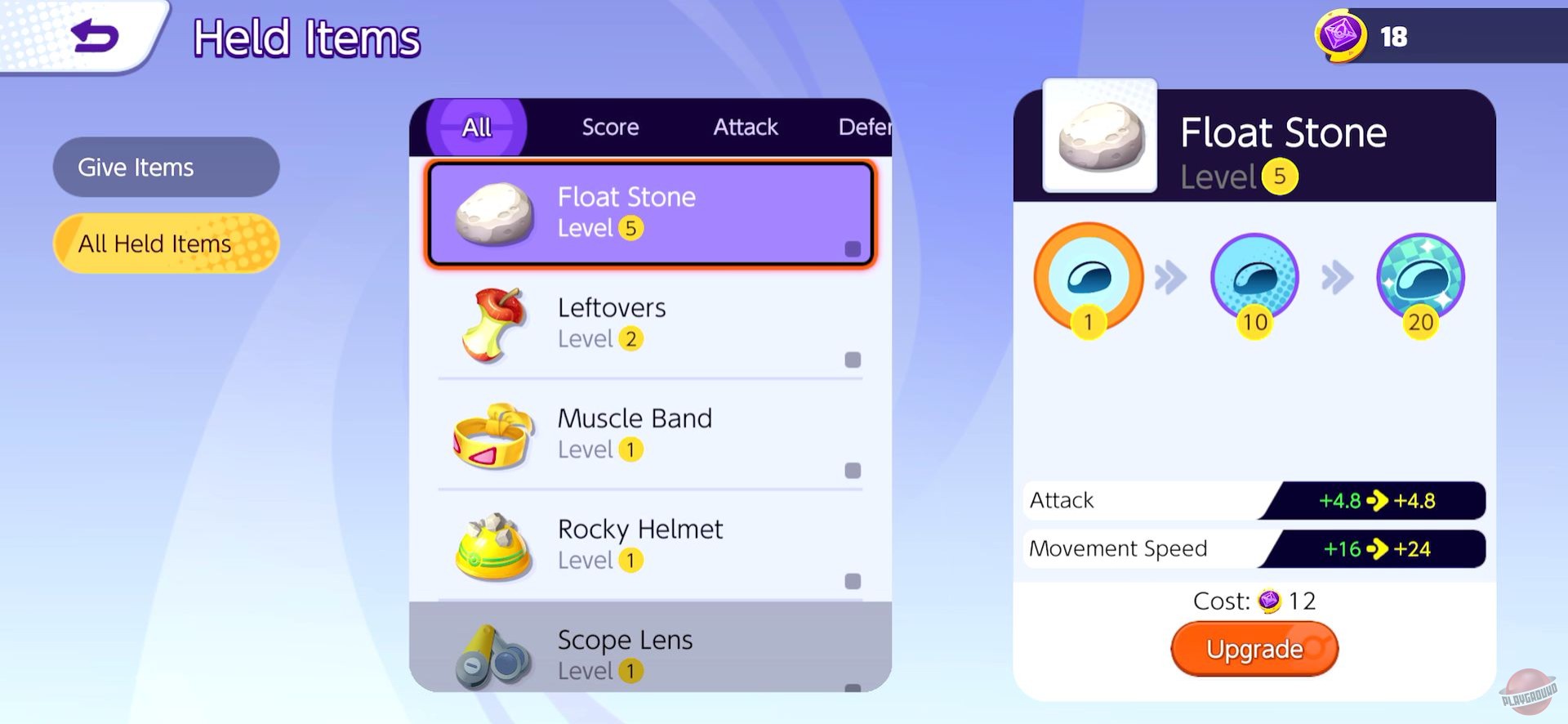Select the Scope Lens icon
Image resolution: width=1568 pixels, height=724 pixels.
(x=490, y=654)
